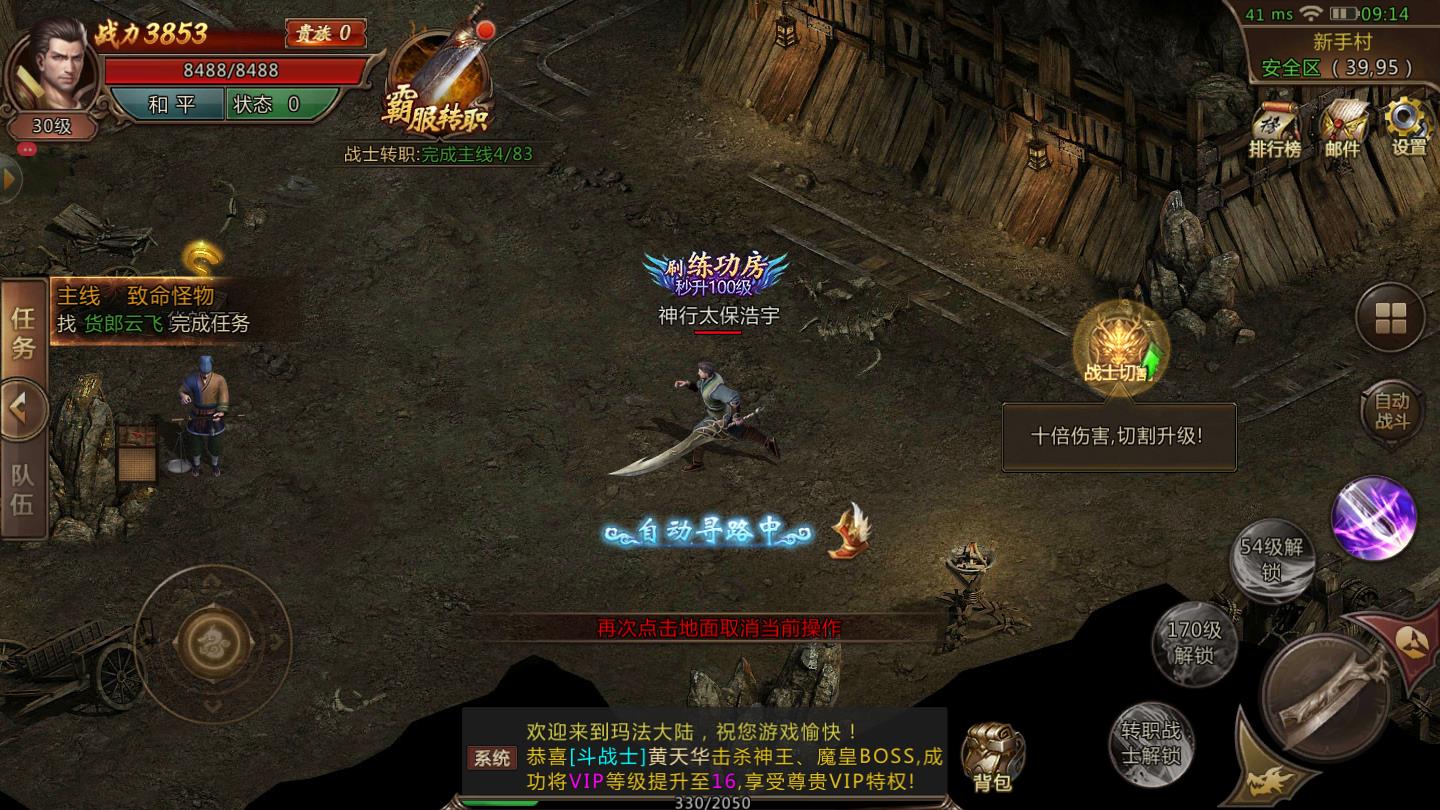Open the 邮件 mailbox

click(1343, 130)
